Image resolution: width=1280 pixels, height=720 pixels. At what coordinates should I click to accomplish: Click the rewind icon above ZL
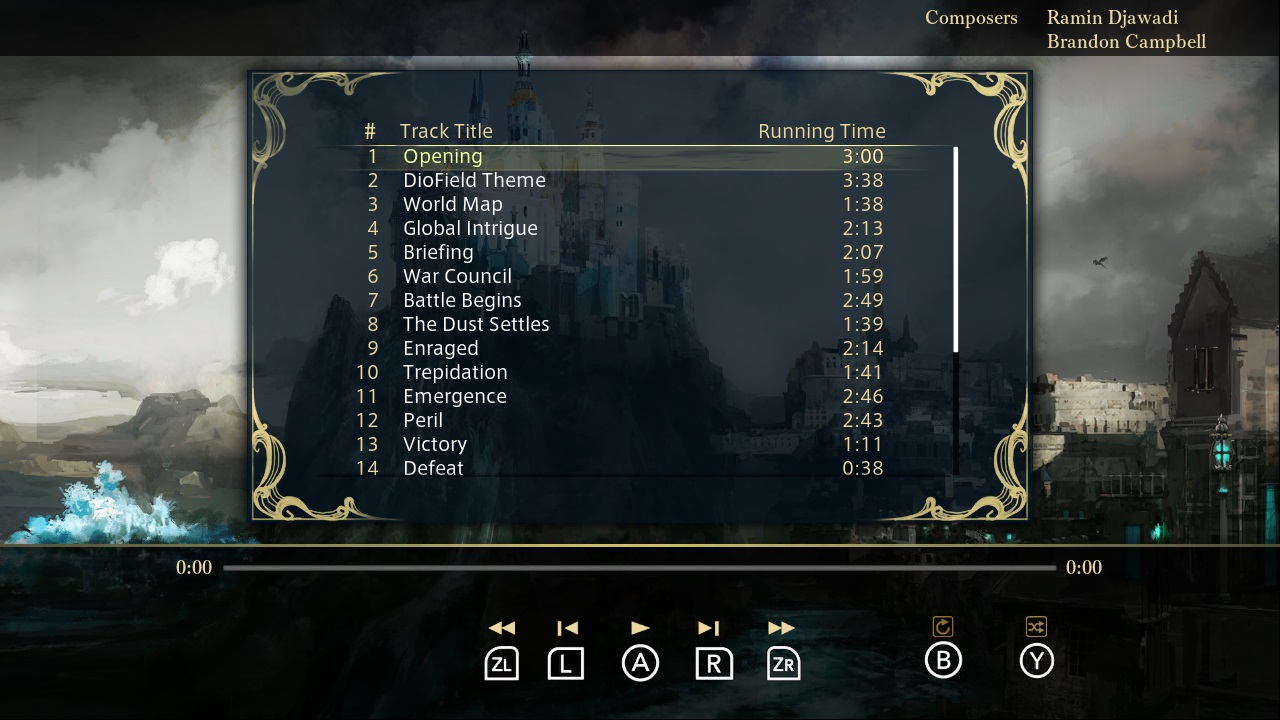pyautogui.click(x=501, y=627)
